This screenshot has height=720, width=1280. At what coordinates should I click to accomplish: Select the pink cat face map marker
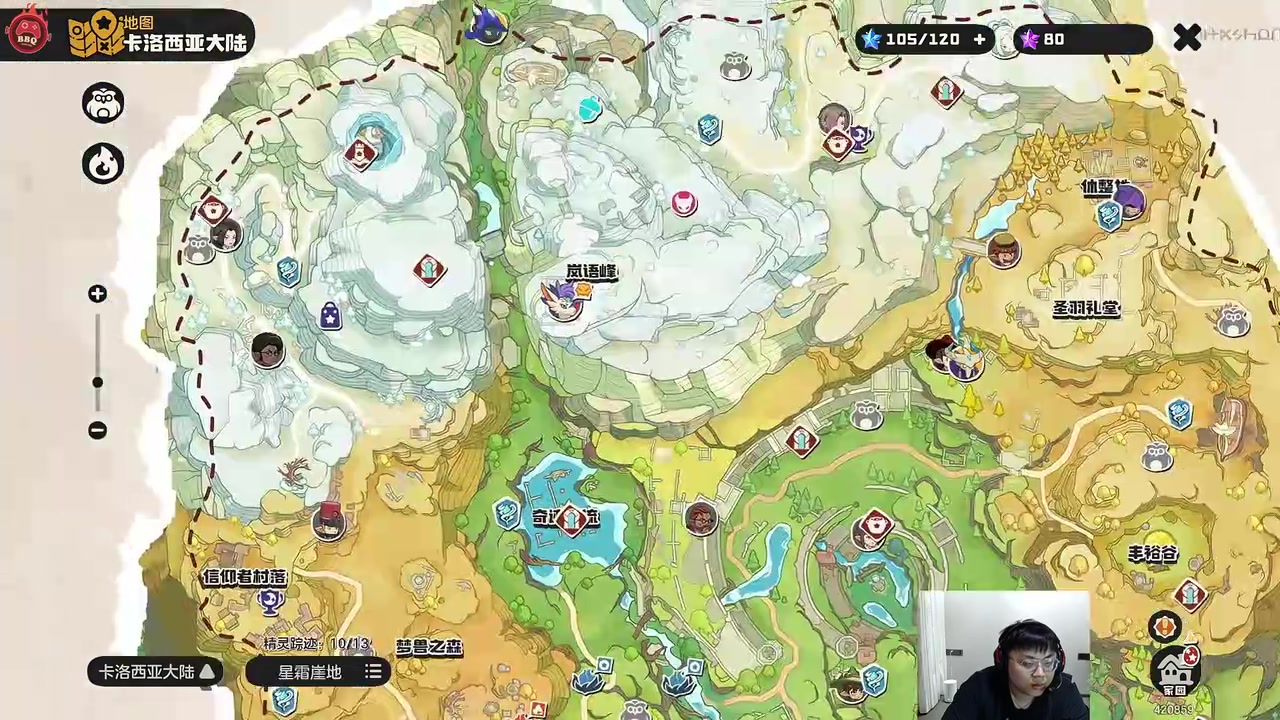[684, 203]
